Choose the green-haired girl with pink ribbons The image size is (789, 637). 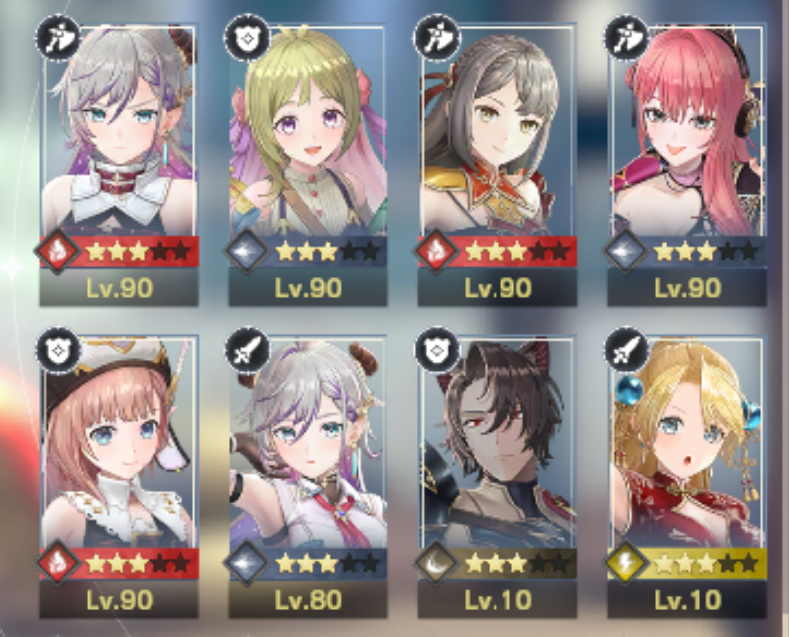(x=308, y=150)
